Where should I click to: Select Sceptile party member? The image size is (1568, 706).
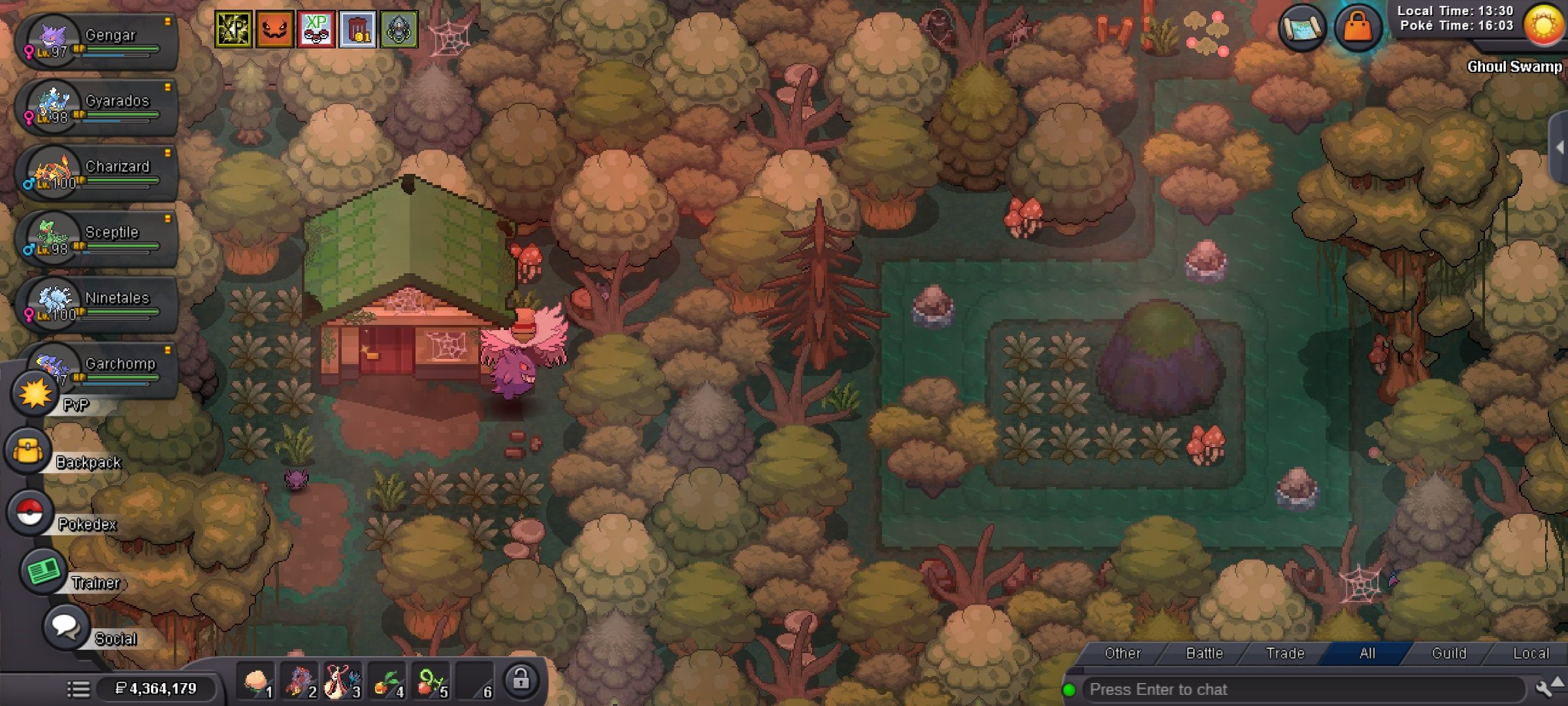[98, 239]
